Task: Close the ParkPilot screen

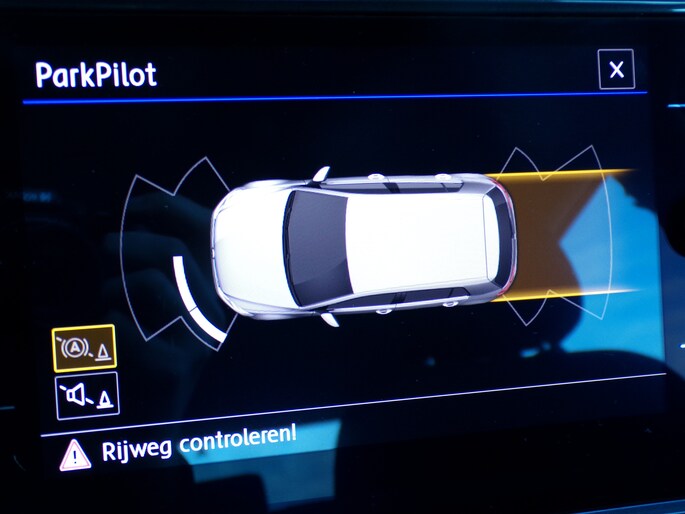Action: (616, 70)
